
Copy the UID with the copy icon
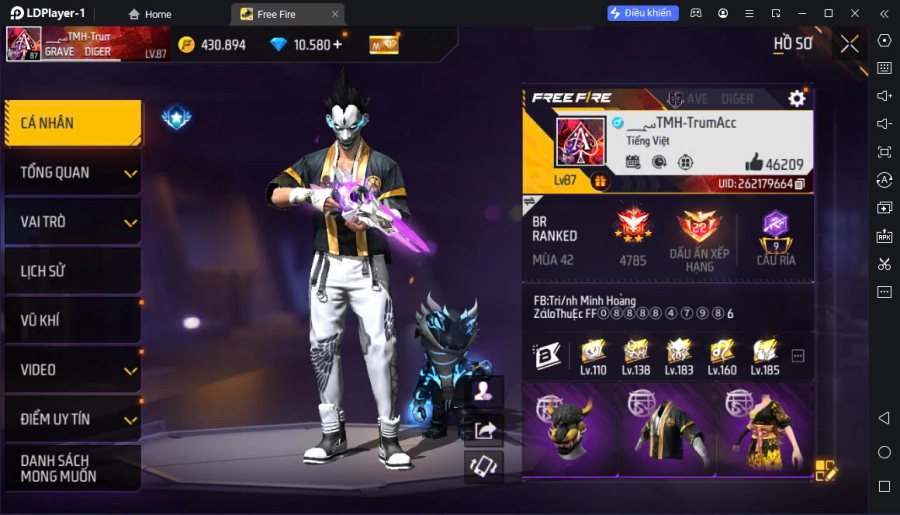click(800, 184)
